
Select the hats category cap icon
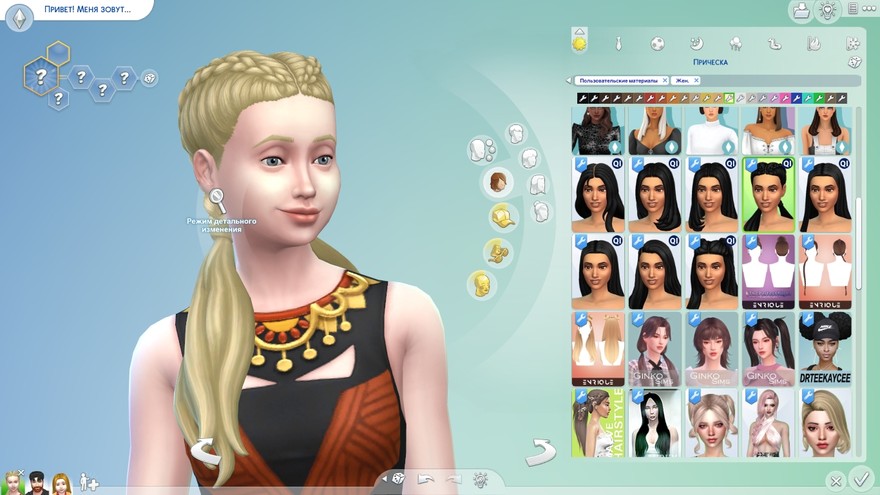tap(501, 216)
